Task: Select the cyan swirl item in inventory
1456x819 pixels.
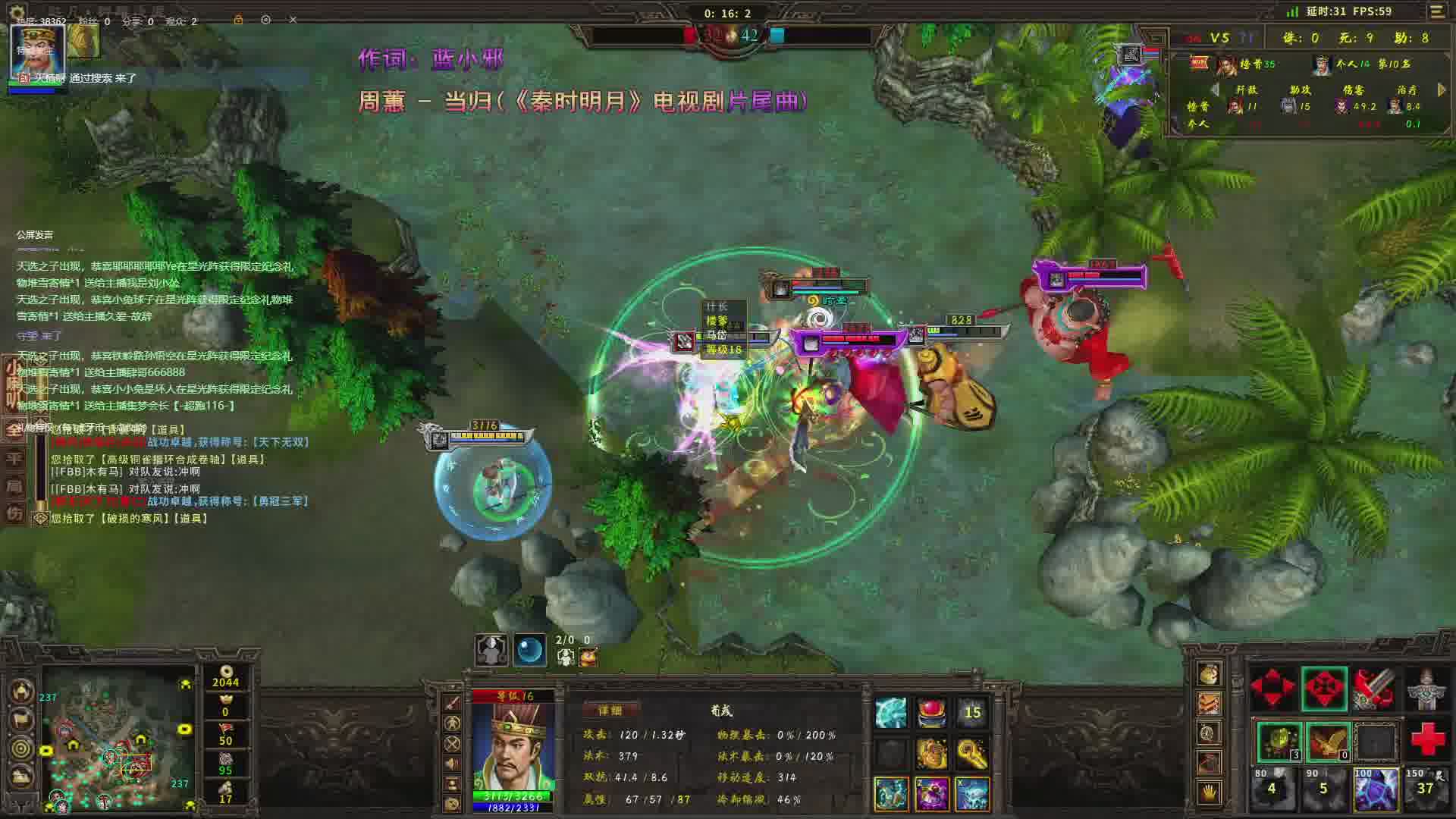Action: point(891,713)
